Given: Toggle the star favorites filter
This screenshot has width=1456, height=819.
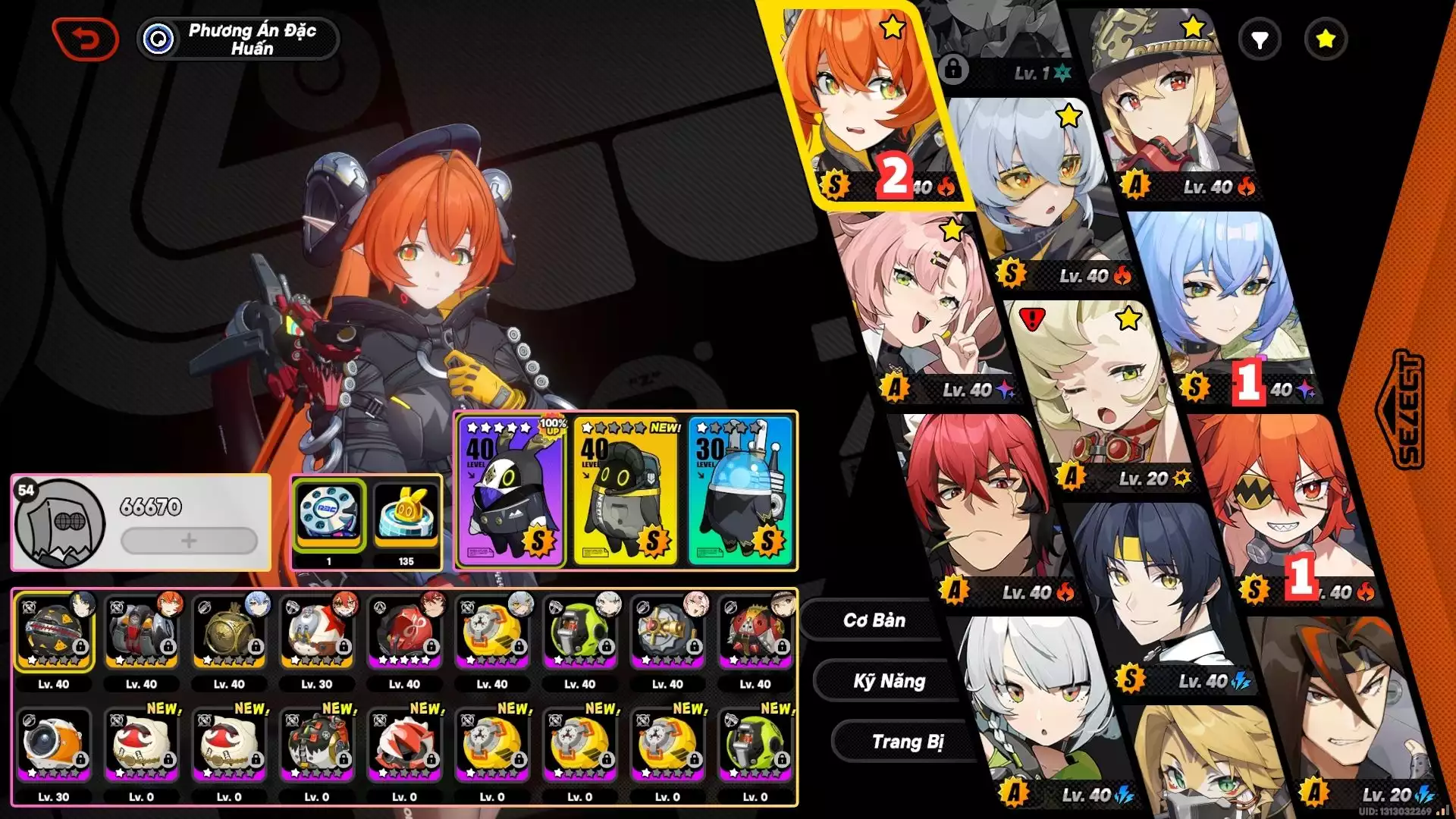Looking at the screenshot, I should [x=1326, y=39].
